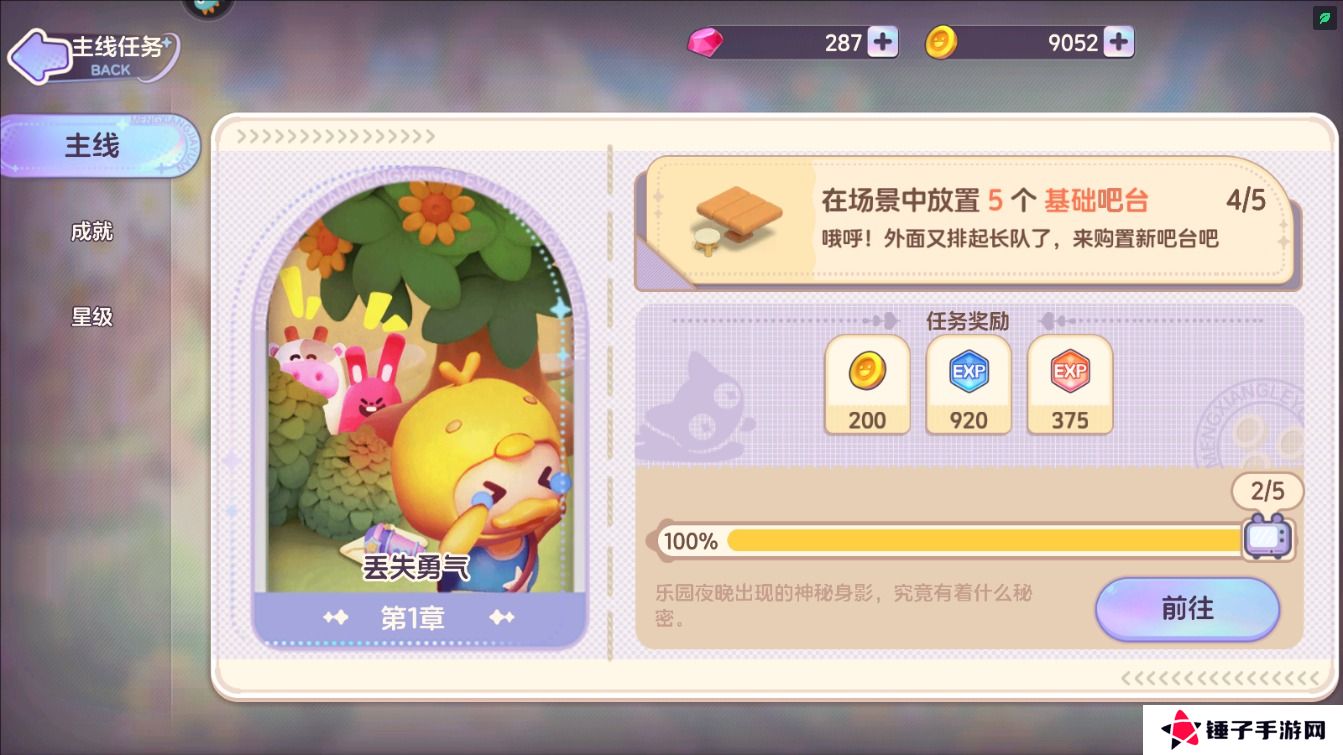This screenshot has width=1343, height=755.
Task: Click the back arrow beside 主线任务
Action: point(40,57)
